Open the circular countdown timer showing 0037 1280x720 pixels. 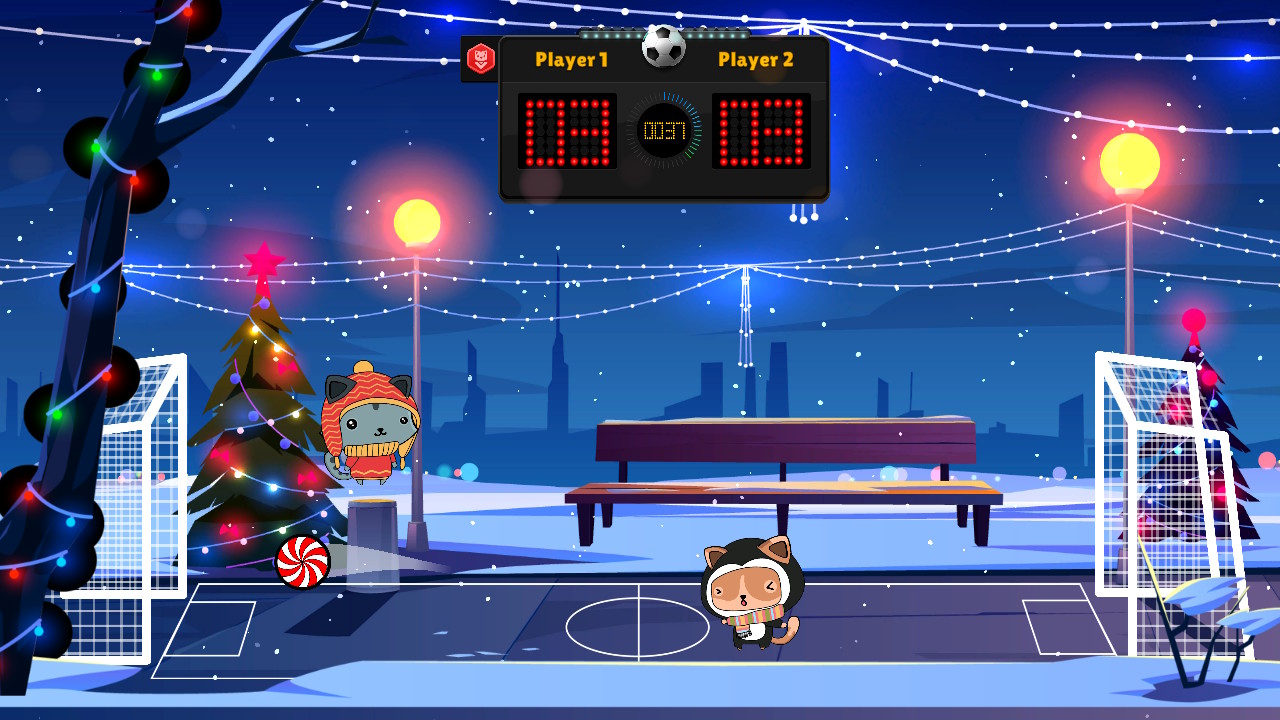665,128
